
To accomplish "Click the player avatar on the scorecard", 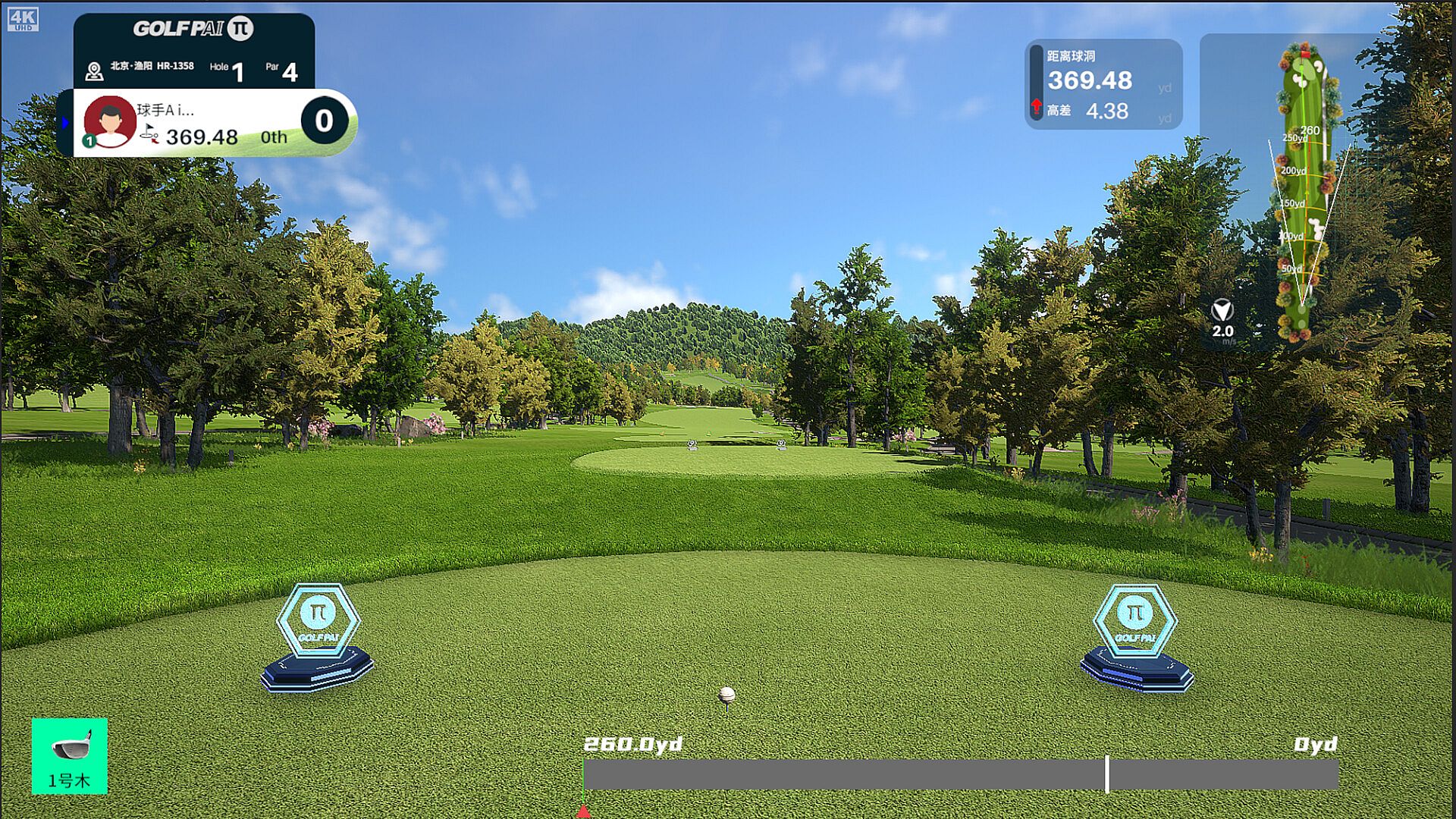I will point(110,121).
